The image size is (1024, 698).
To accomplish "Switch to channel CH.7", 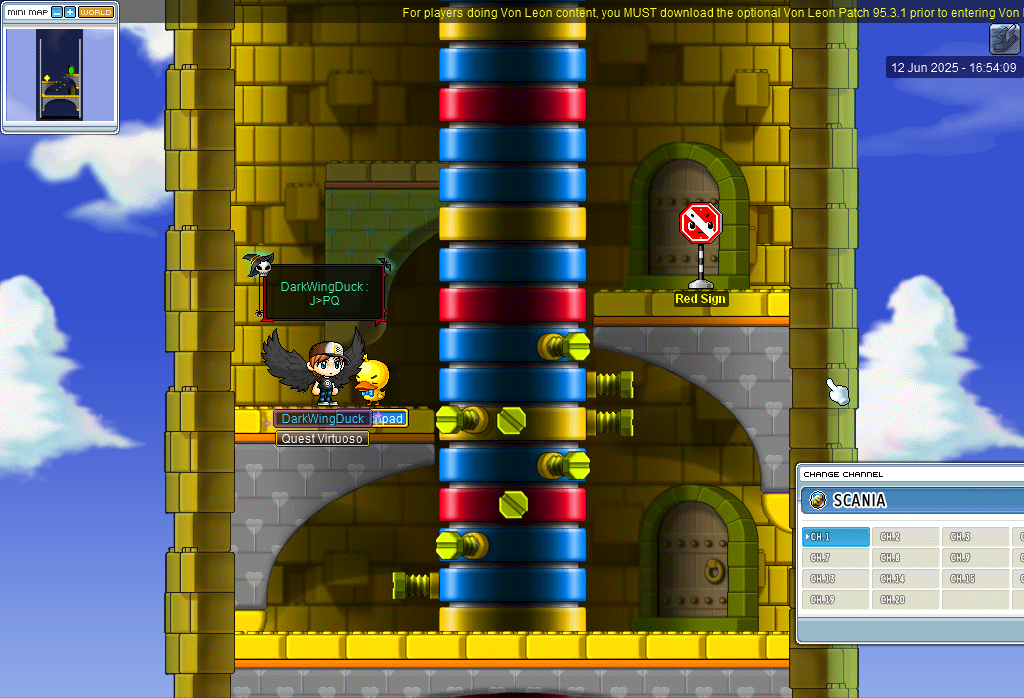I will pyautogui.click(x=836, y=558).
